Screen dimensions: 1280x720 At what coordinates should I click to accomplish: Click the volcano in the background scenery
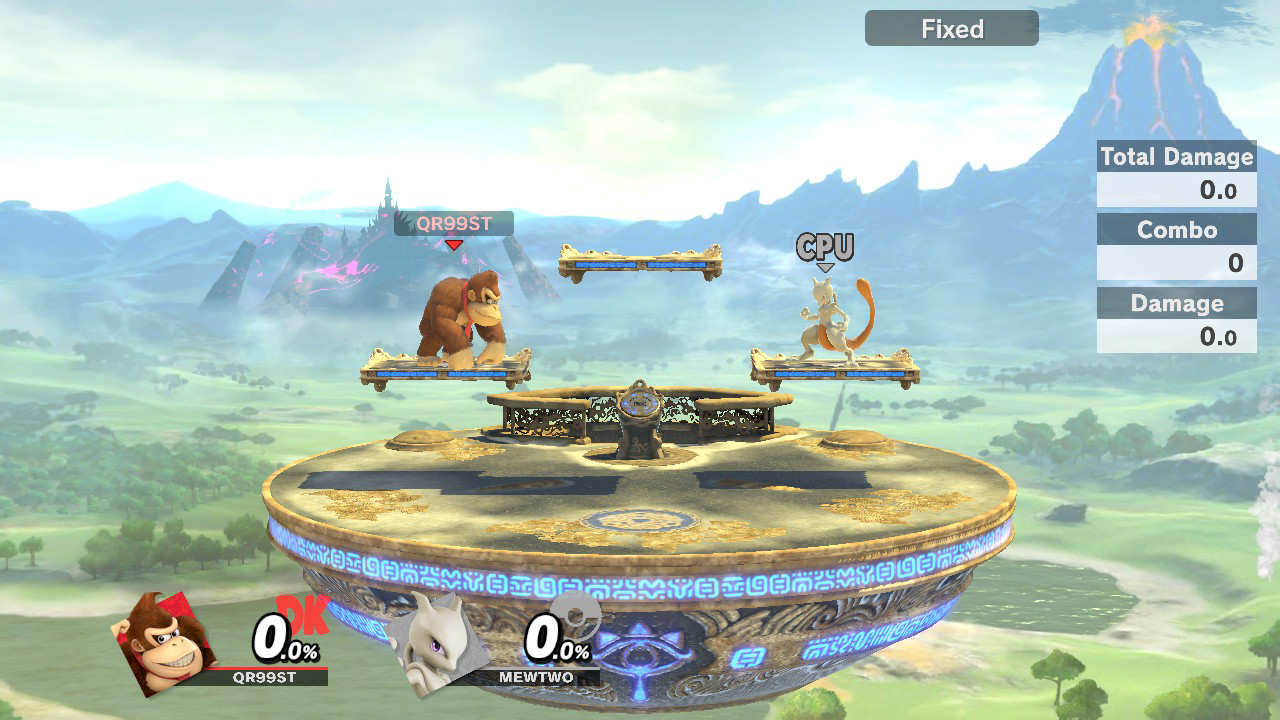[x=1150, y=80]
